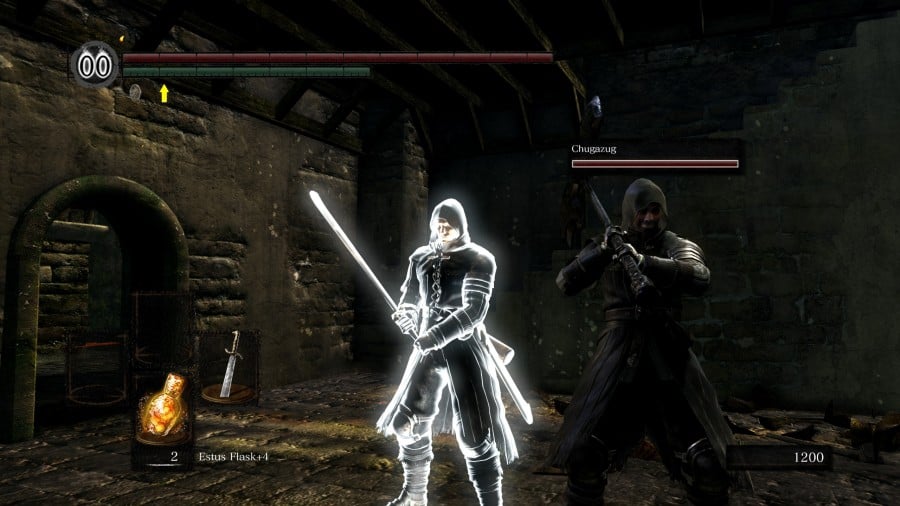Click the round humanity counter emblem
This screenshot has height=506, width=900.
[95, 66]
